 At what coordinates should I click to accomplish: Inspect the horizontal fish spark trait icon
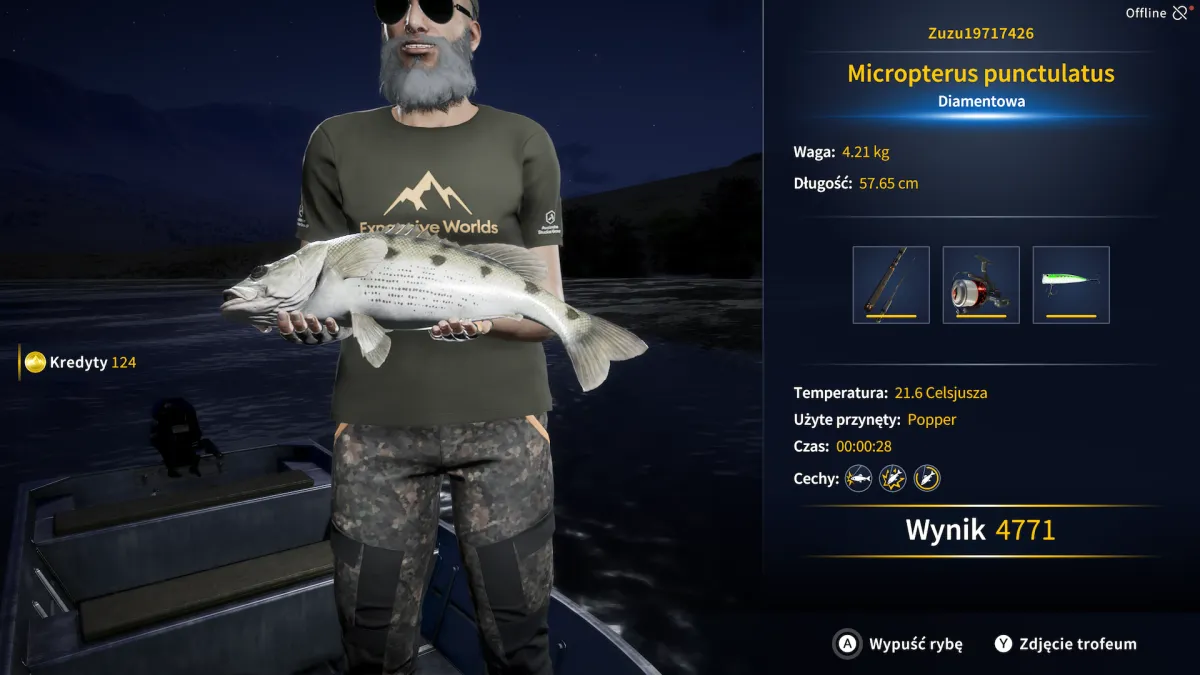pyautogui.click(x=858, y=478)
